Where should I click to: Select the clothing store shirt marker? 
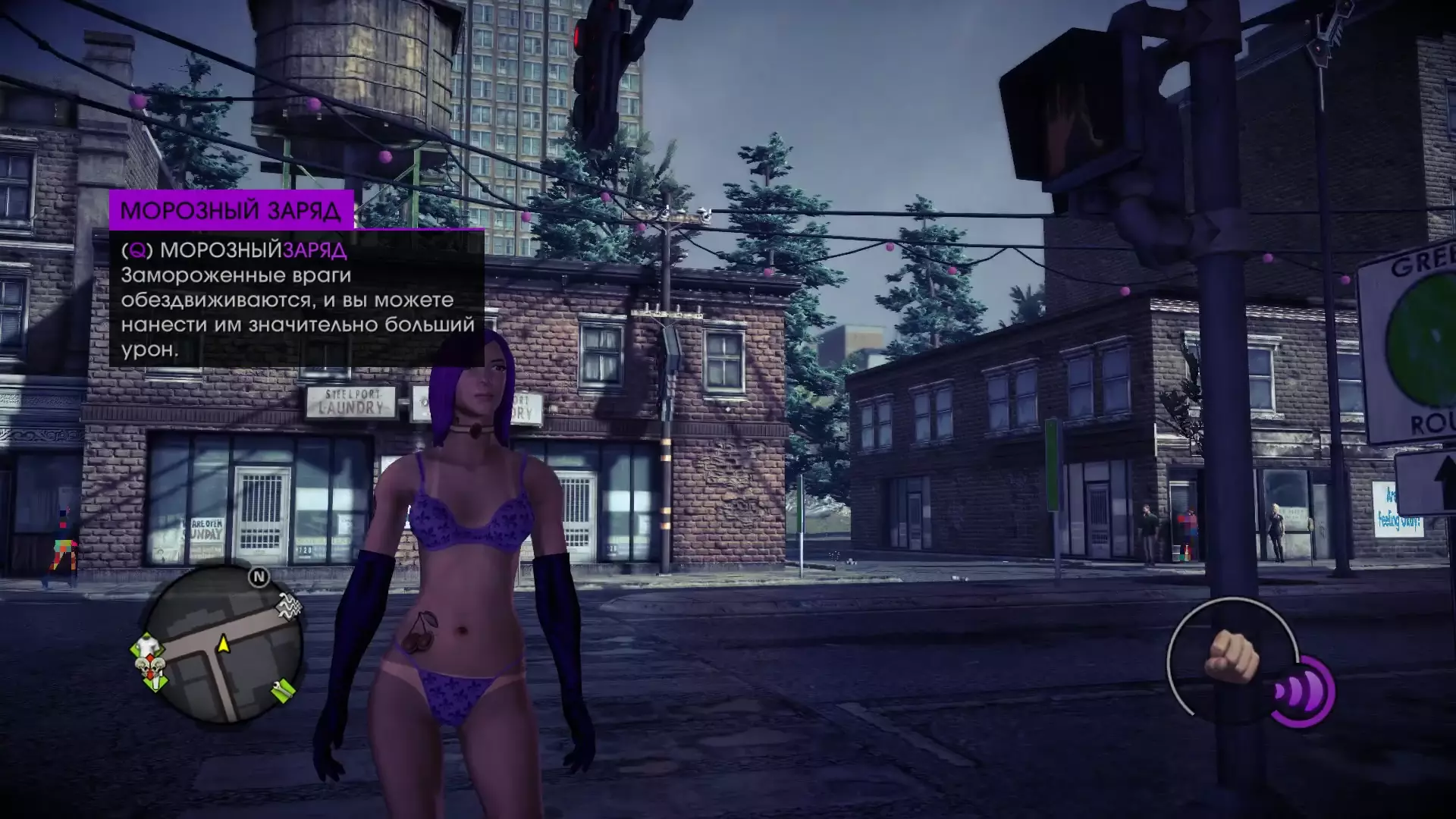coord(147,646)
